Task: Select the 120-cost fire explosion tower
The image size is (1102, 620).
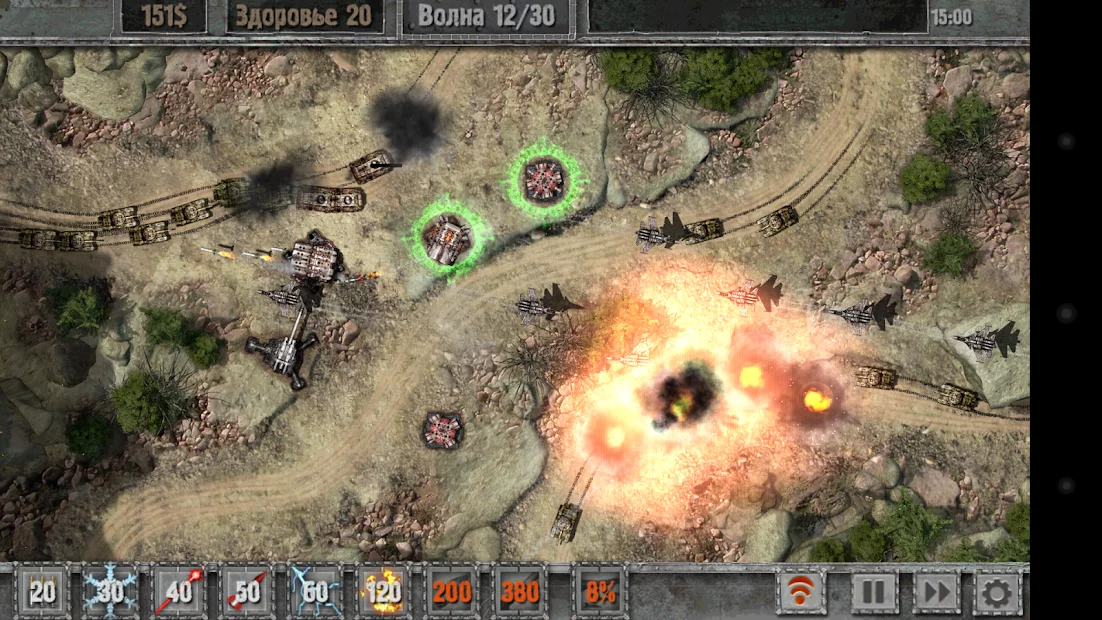Action: point(383,592)
